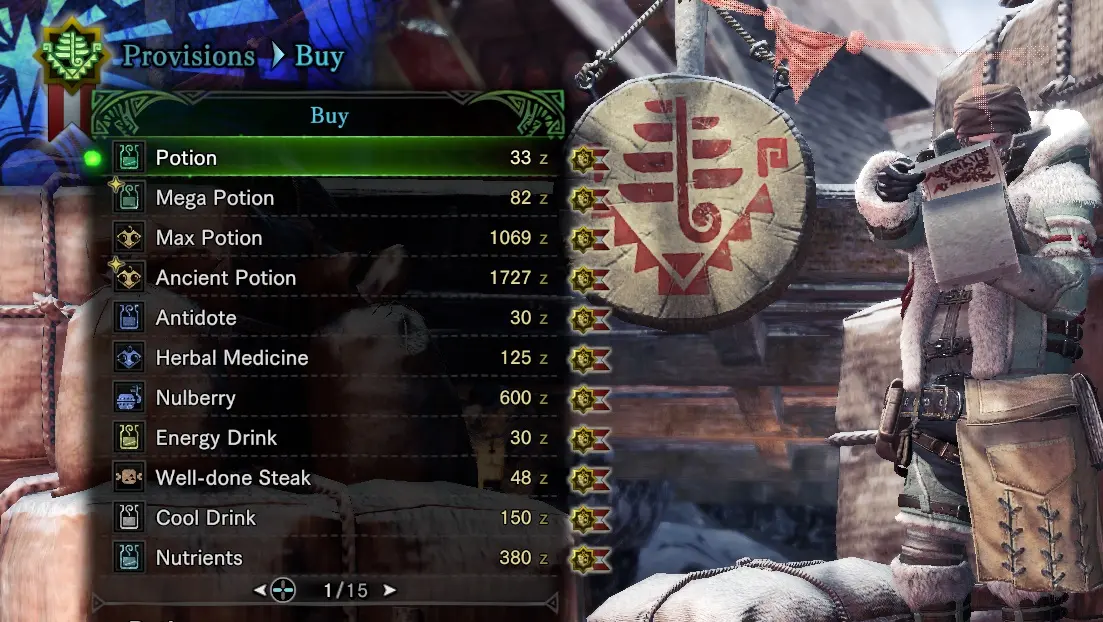Go to the previous shop page arrow
Image resolution: width=1103 pixels, height=622 pixels.
pos(260,591)
